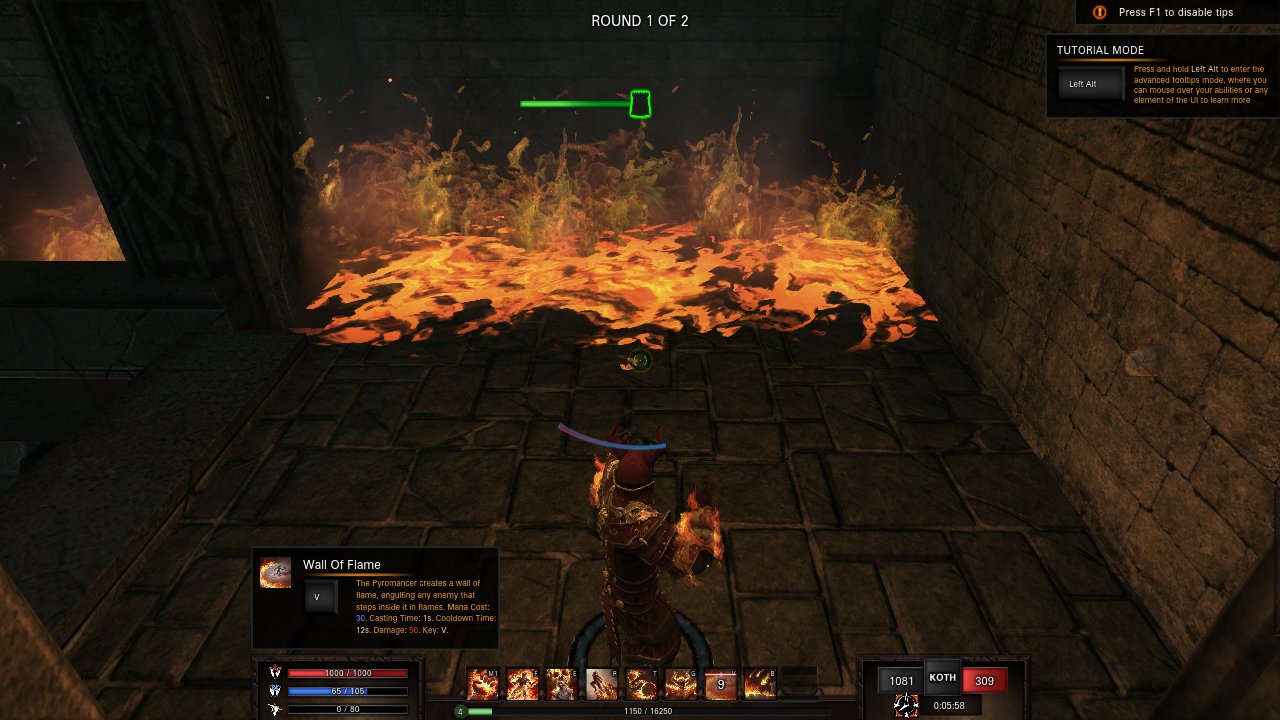Click the Wall Of Flame tooltip icon
The image size is (1280, 720).
(x=276, y=573)
